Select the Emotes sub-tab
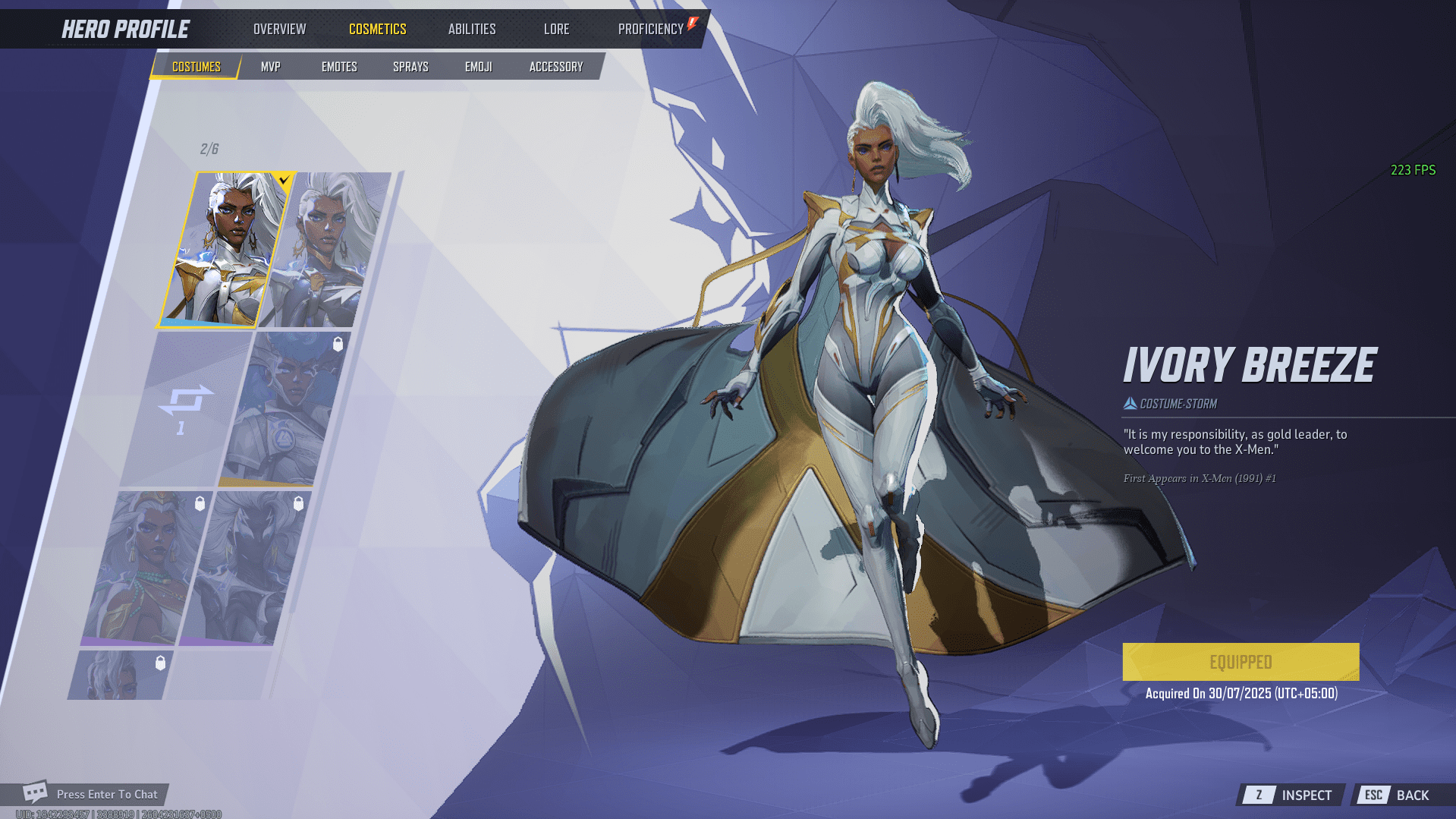This screenshot has width=1456, height=819. 338,66
